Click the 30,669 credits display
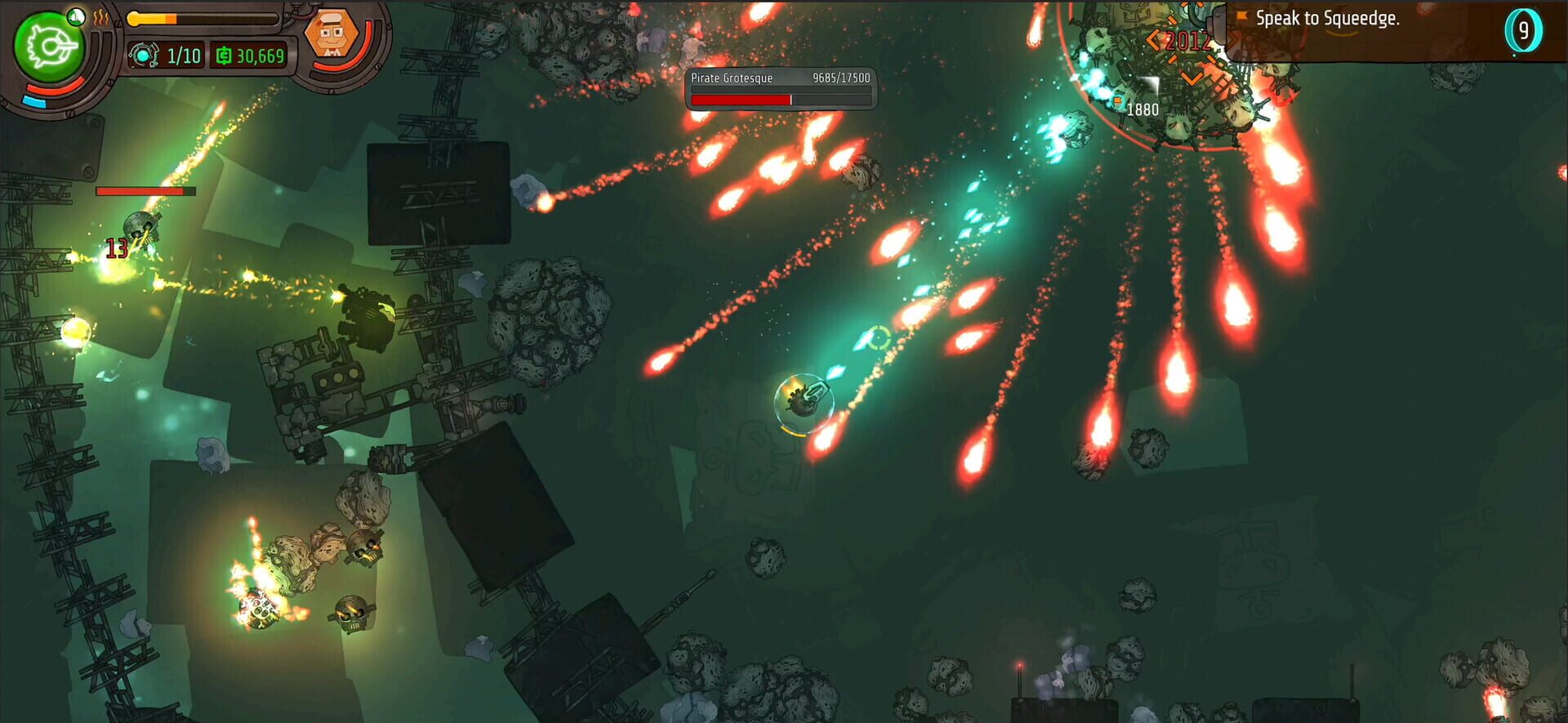 tap(261, 57)
